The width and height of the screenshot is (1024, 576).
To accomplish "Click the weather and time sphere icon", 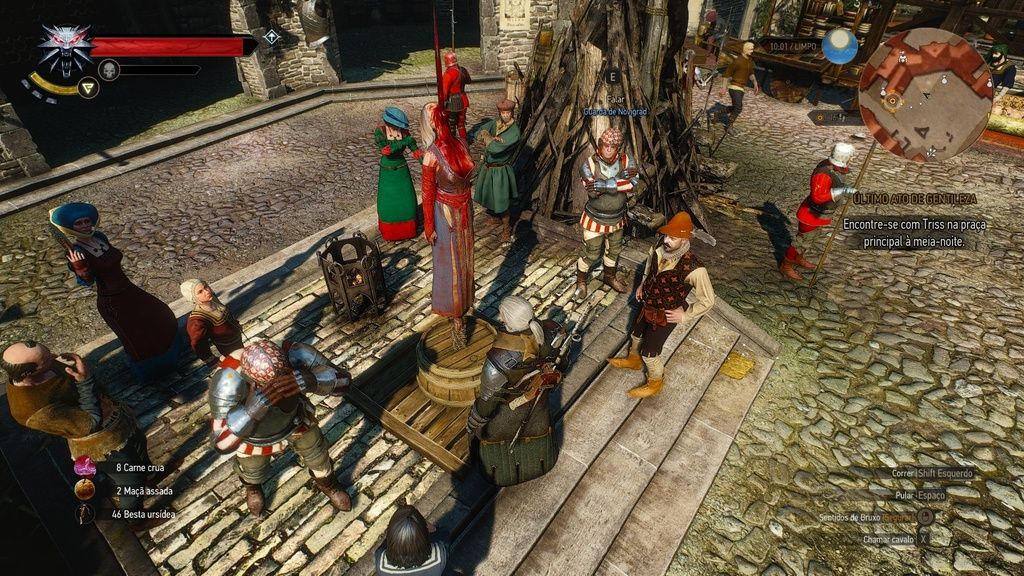I will [x=840, y=46].
